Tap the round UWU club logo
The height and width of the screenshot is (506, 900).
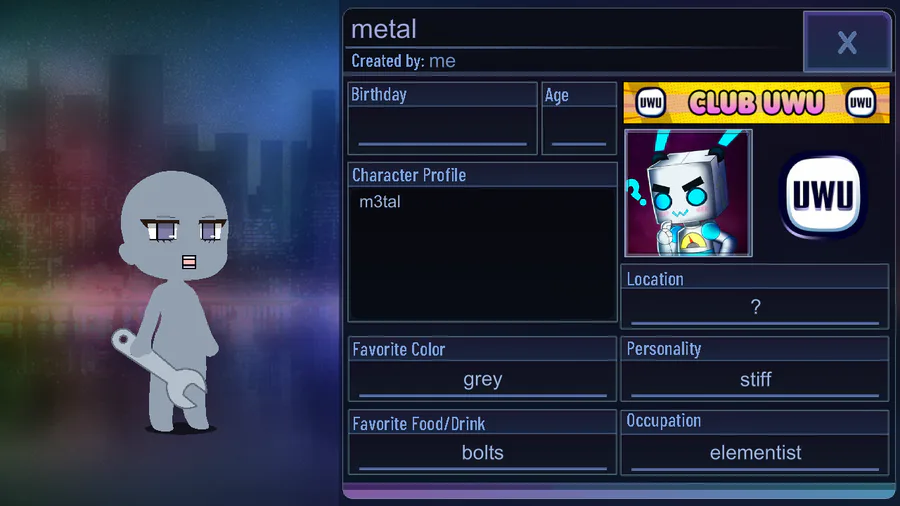pyautogui.click(x=823, y=195)
